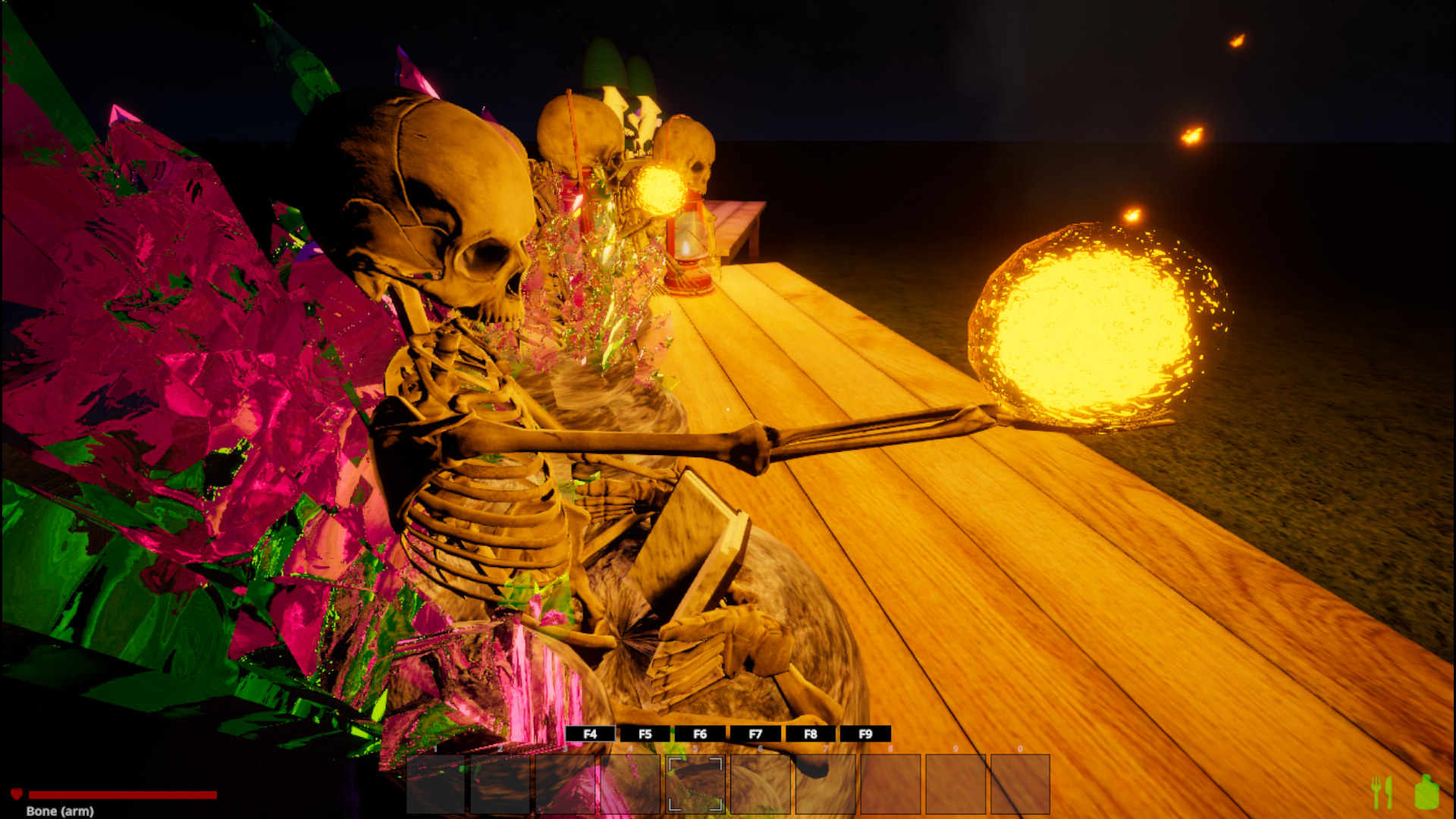Switch to the F5 hotbar tab
This screenshot has width=1456, height=819.
[x=645, y=733]
